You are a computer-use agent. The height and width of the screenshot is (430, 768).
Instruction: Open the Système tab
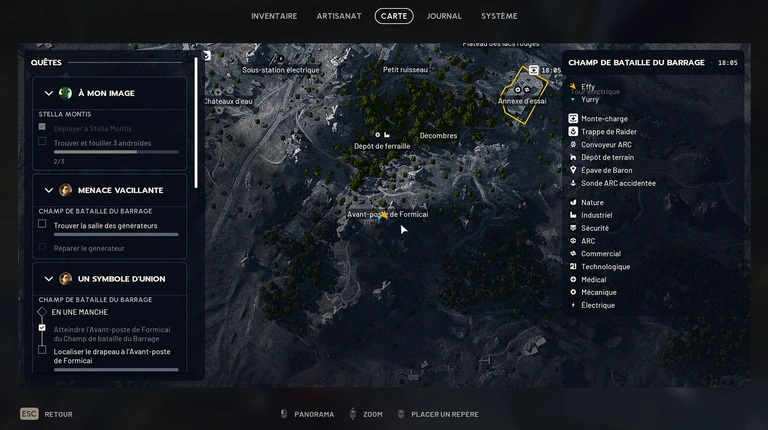pyautogui.click(x=499, y=16)
